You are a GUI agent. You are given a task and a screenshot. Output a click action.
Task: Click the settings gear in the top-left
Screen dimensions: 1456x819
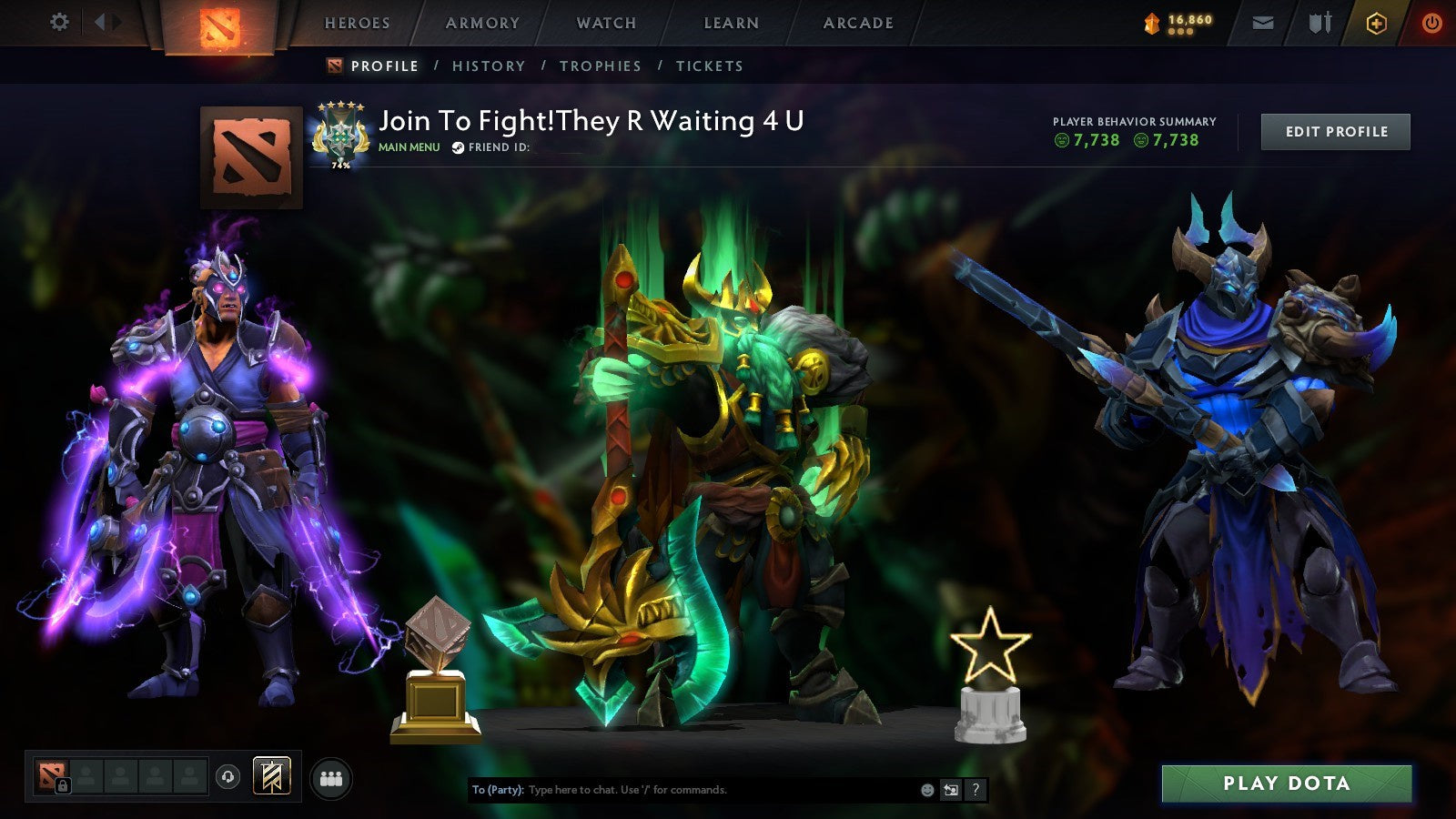[x=58, y=20]
